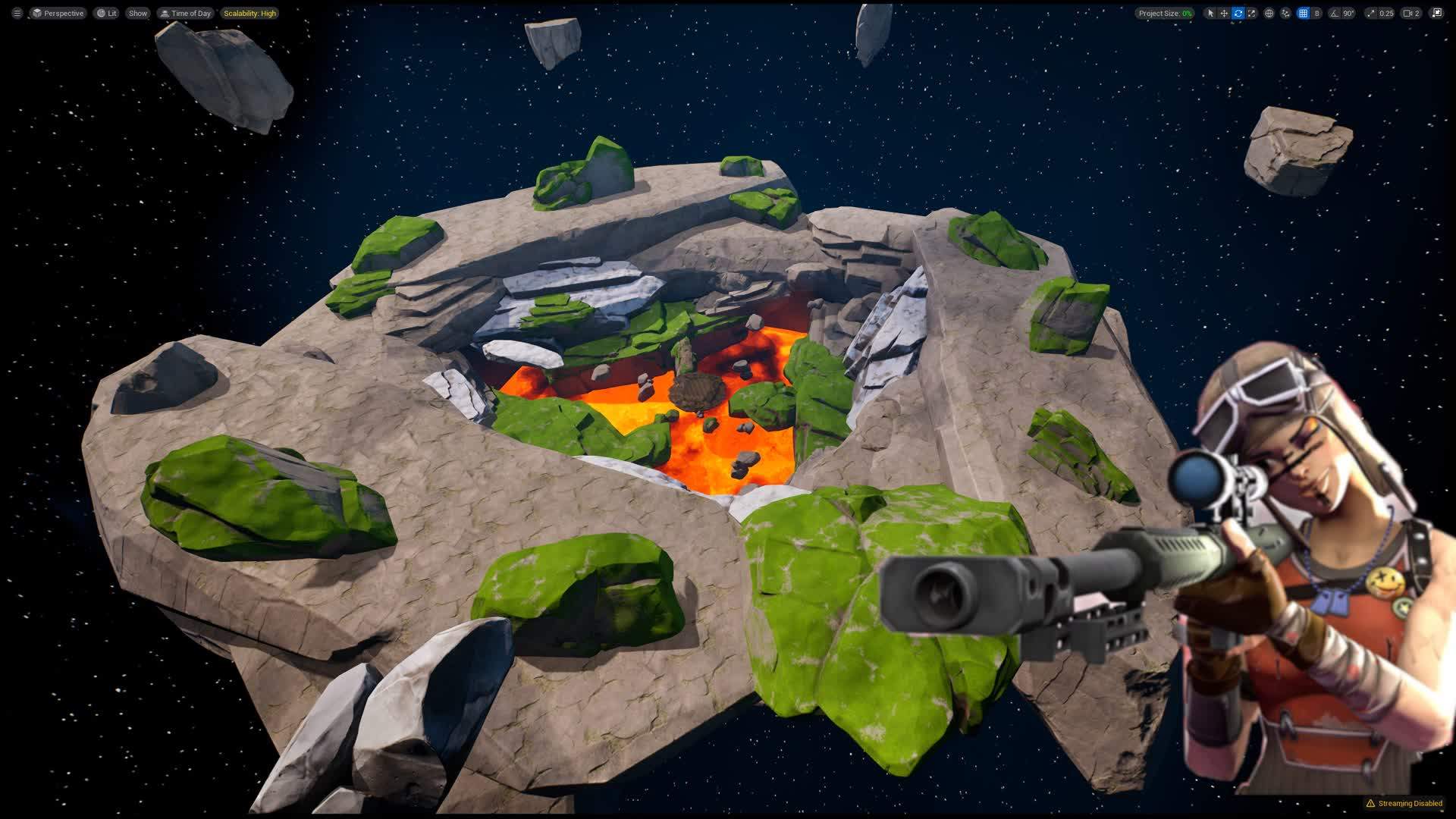Toggle grid snapping on or off
This screenshot has width=1456, height=819.
[1303, 13]
